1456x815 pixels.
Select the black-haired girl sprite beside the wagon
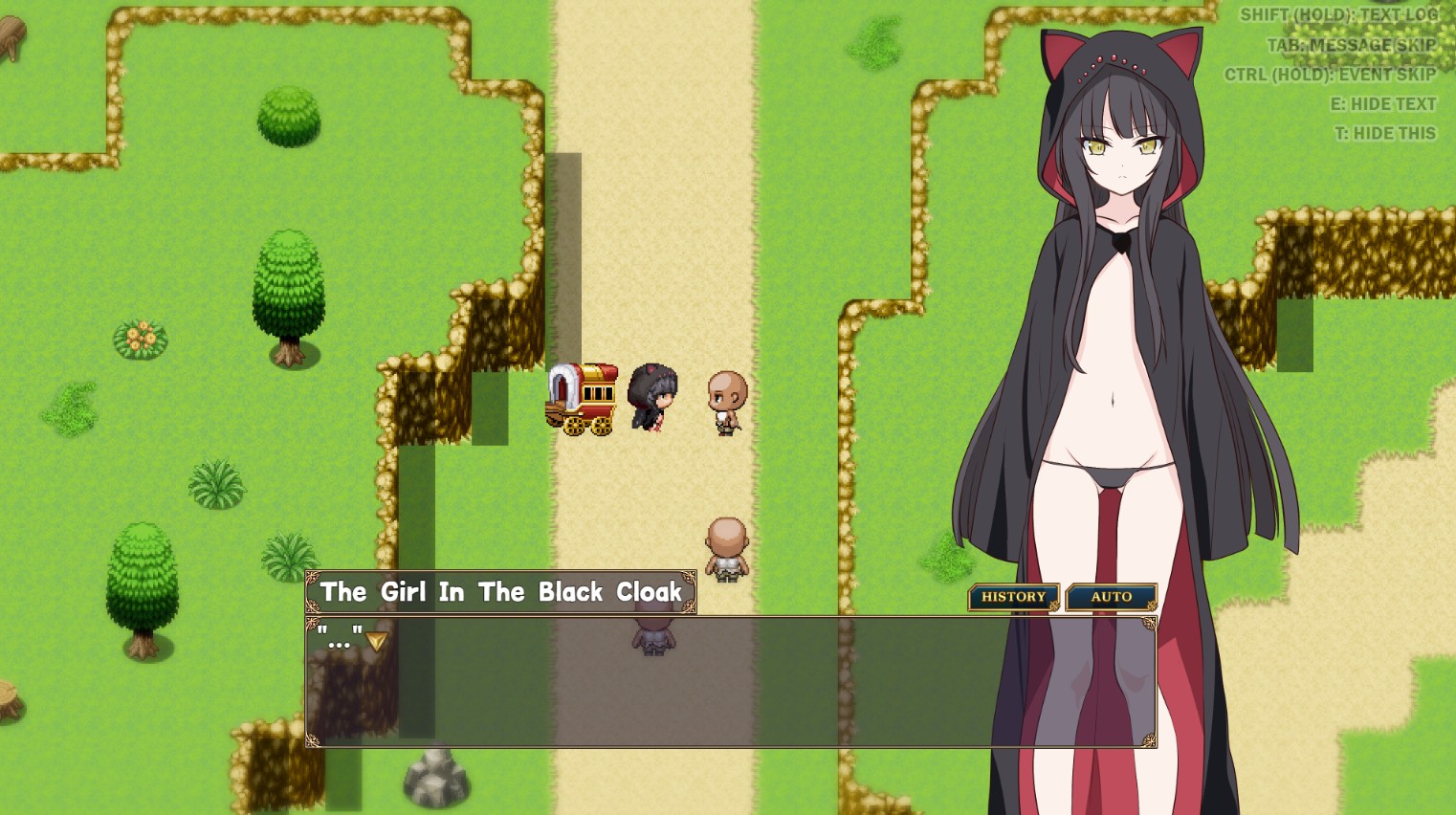[651, 397]
